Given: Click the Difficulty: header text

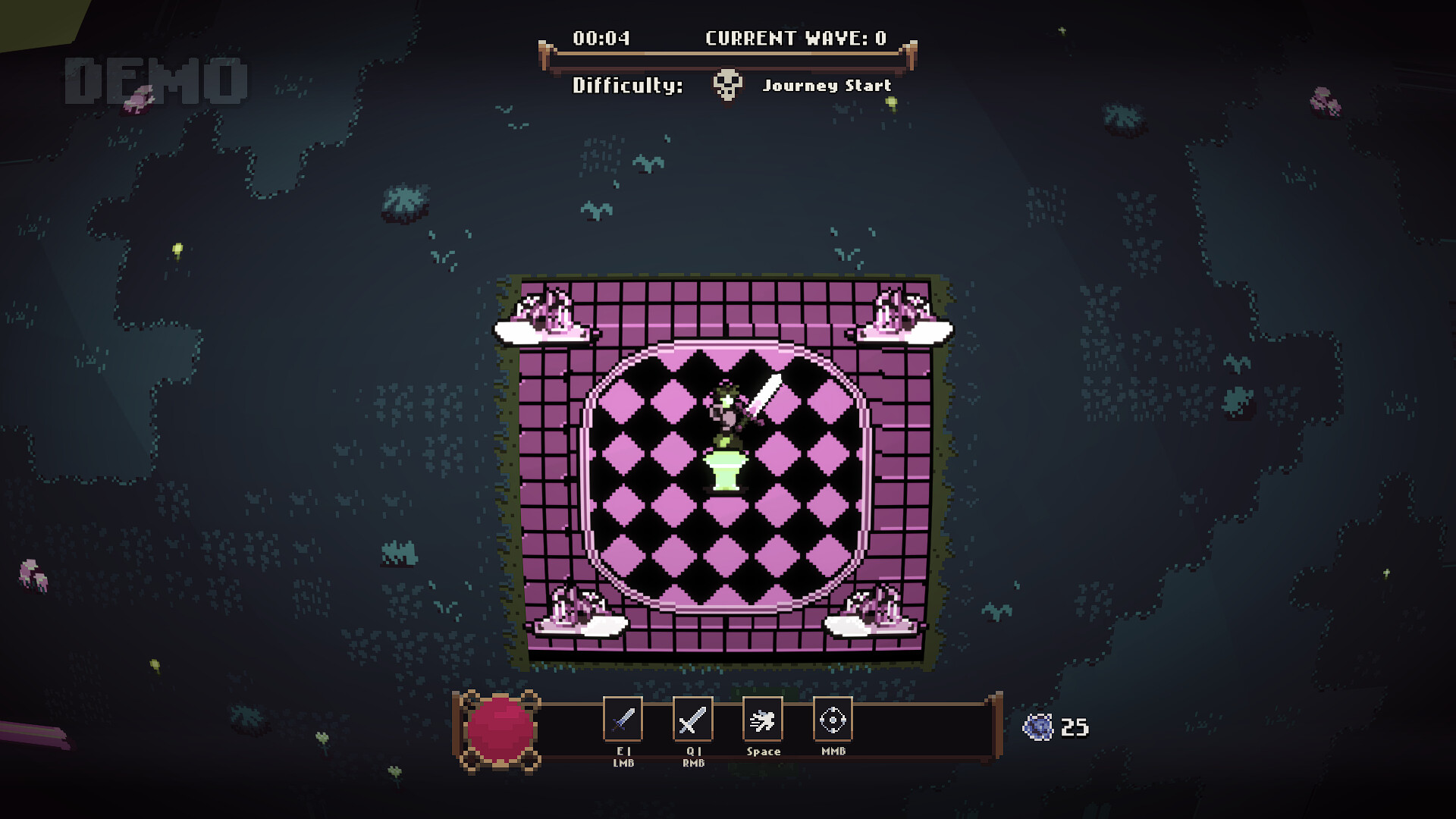Looking at the screenshot, I should coord(630,86).
